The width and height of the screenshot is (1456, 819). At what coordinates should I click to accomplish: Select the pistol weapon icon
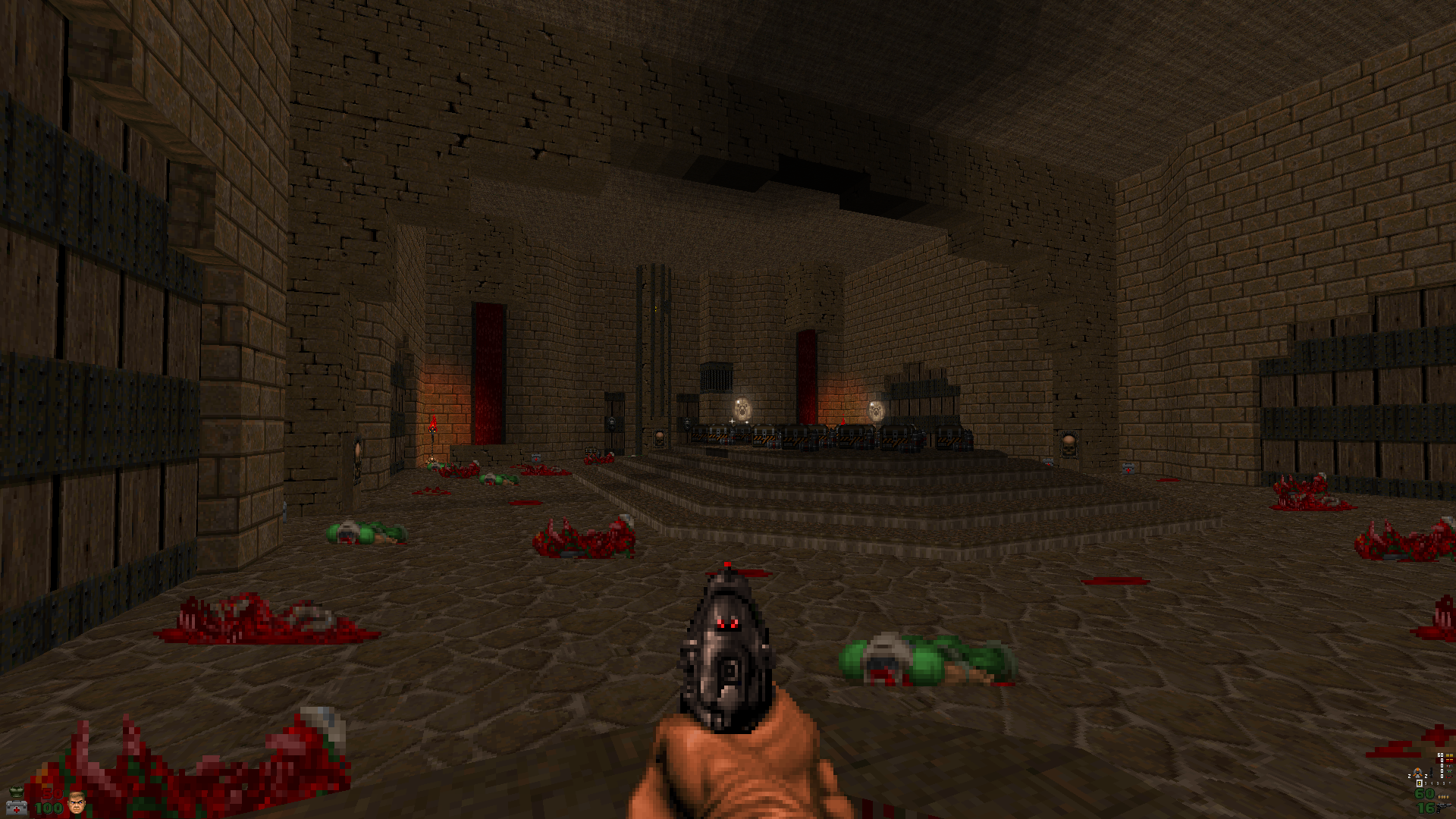pos(1444,808)
